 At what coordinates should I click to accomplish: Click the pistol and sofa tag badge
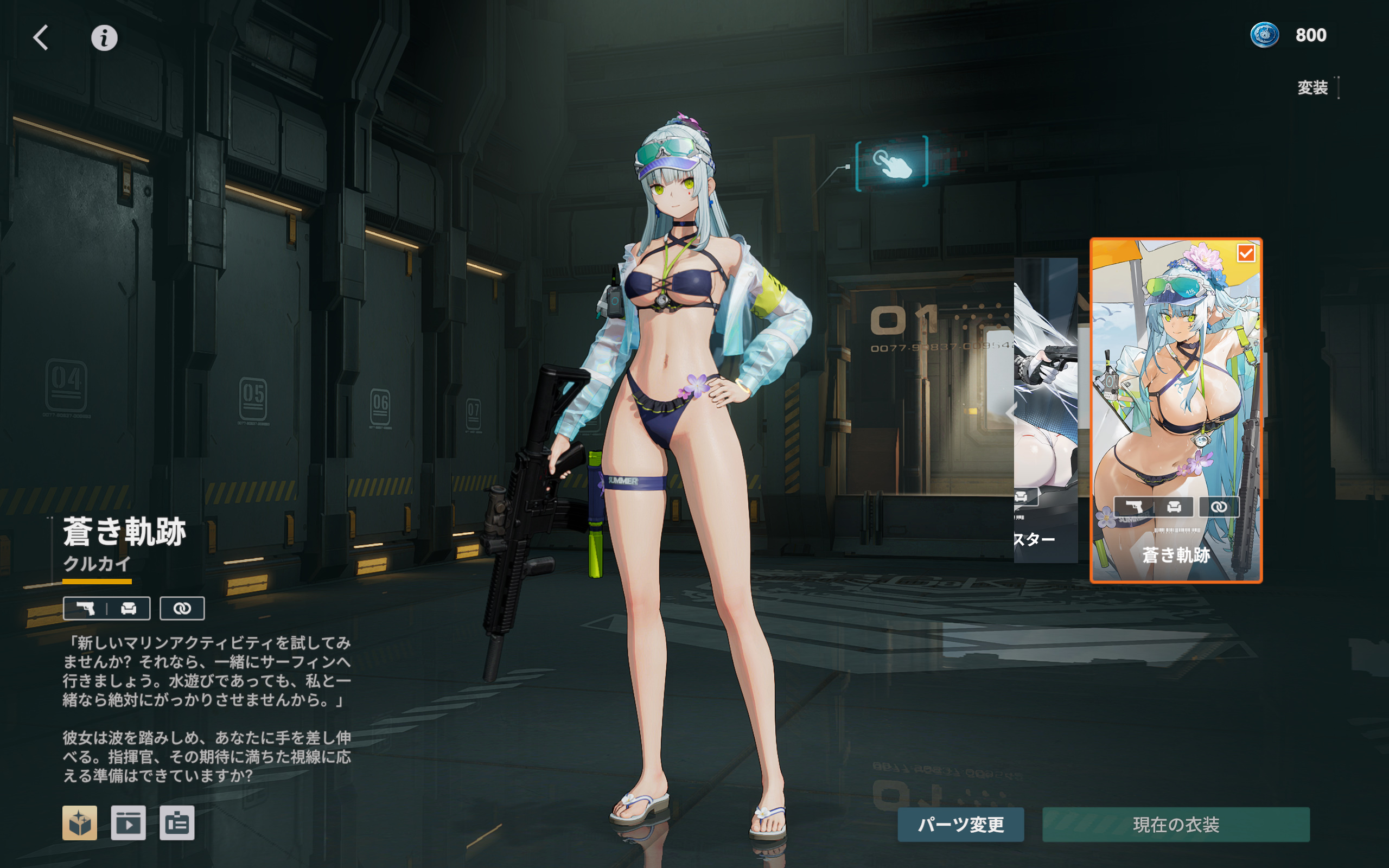point(107,609)
